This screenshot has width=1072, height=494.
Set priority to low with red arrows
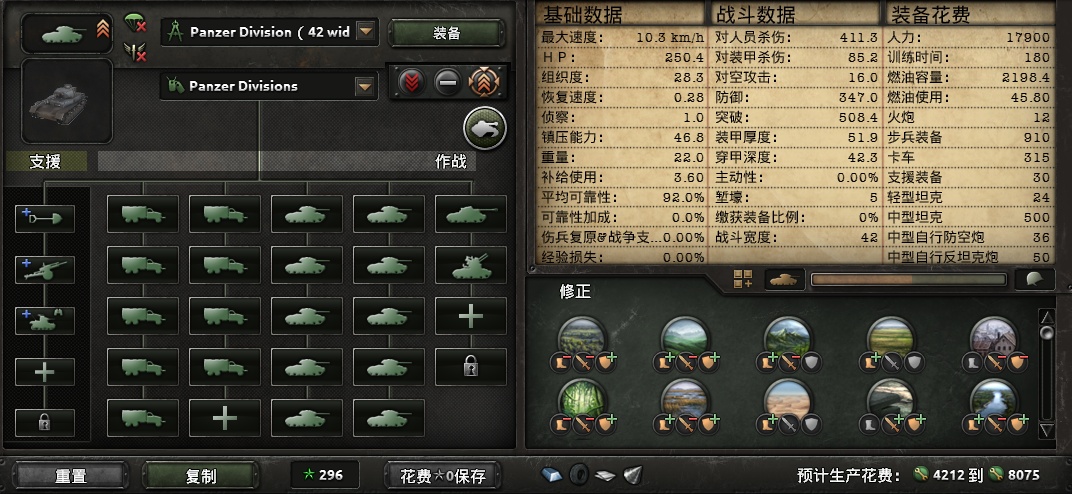(412, 83)
